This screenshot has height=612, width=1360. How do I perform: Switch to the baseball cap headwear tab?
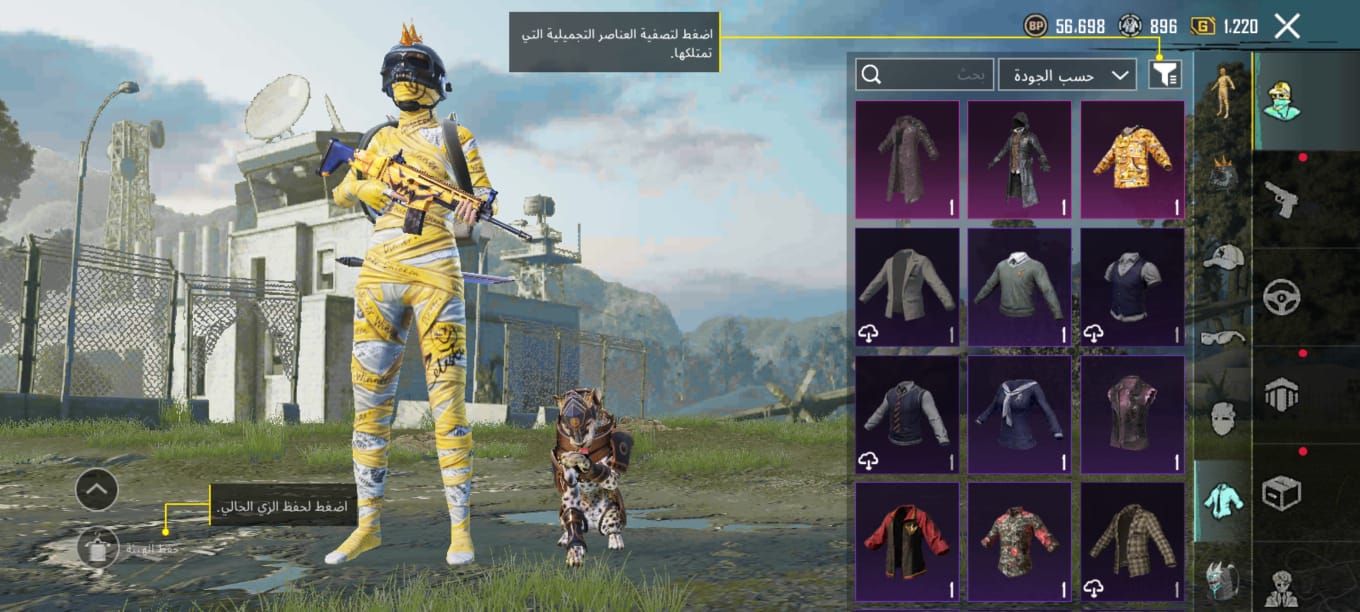pos(1222,257)
